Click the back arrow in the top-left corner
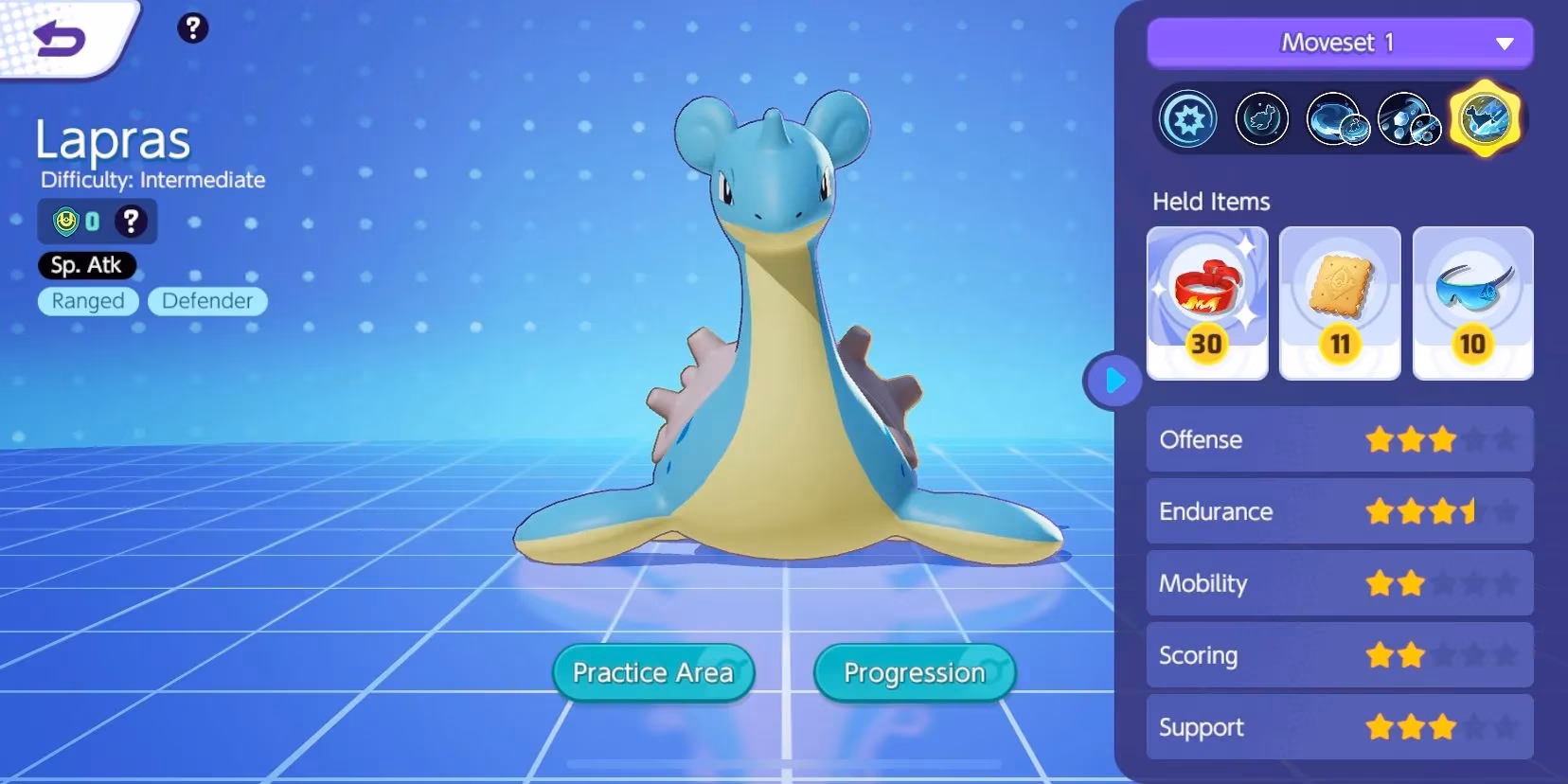 coord(57,39)
